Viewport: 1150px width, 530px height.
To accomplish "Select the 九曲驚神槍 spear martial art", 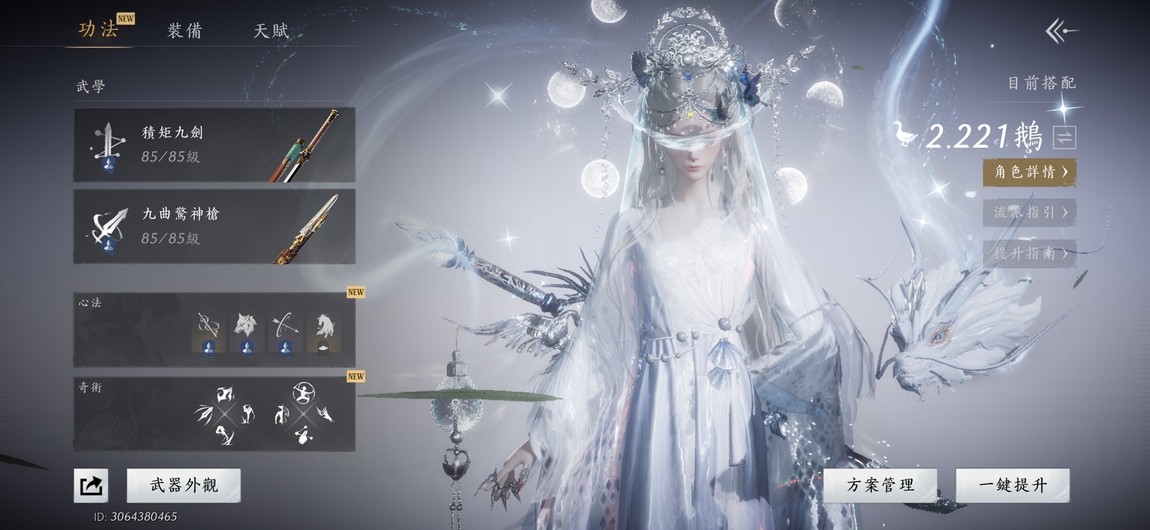I will click(214, 227).
